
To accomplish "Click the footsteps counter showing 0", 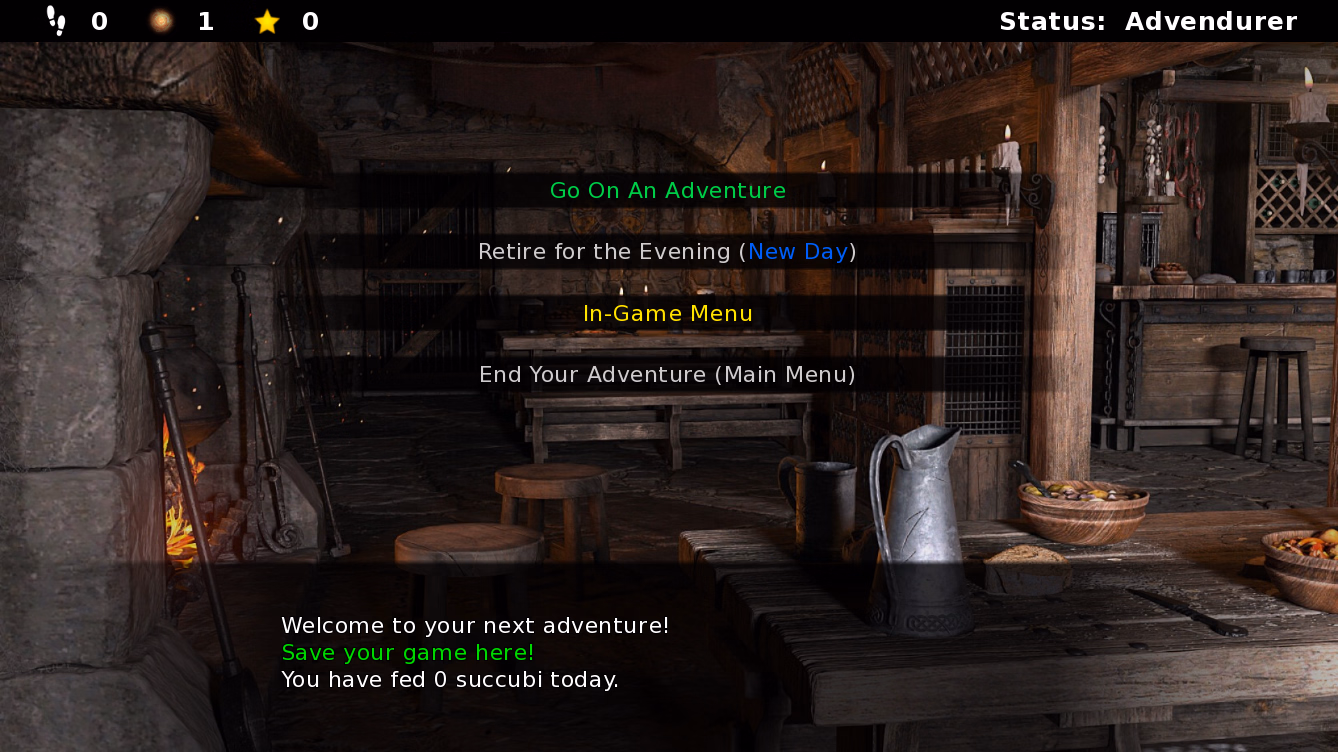I will click(98, 20).
